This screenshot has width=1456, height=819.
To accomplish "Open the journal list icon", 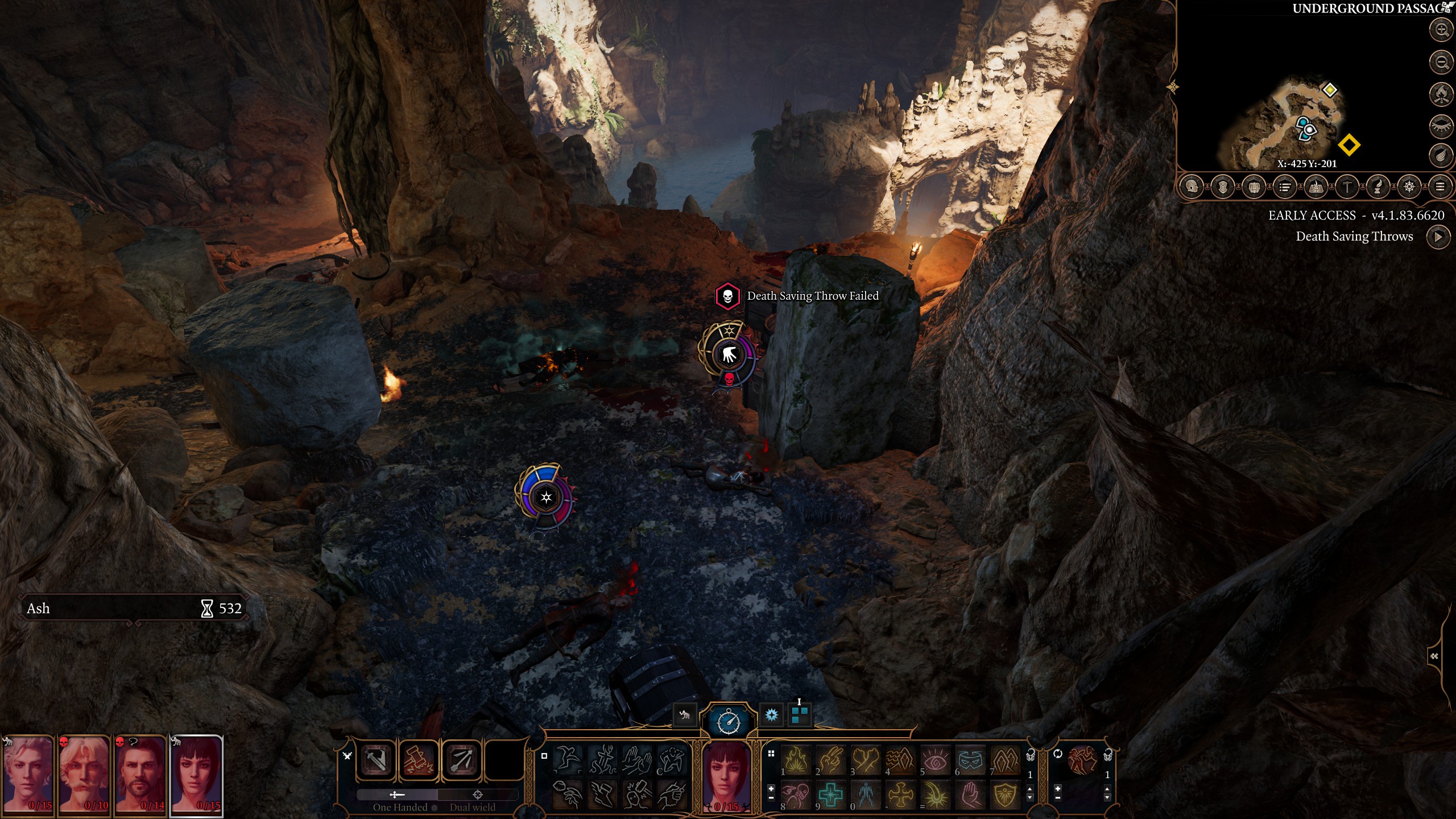I will pos(1284,187).
